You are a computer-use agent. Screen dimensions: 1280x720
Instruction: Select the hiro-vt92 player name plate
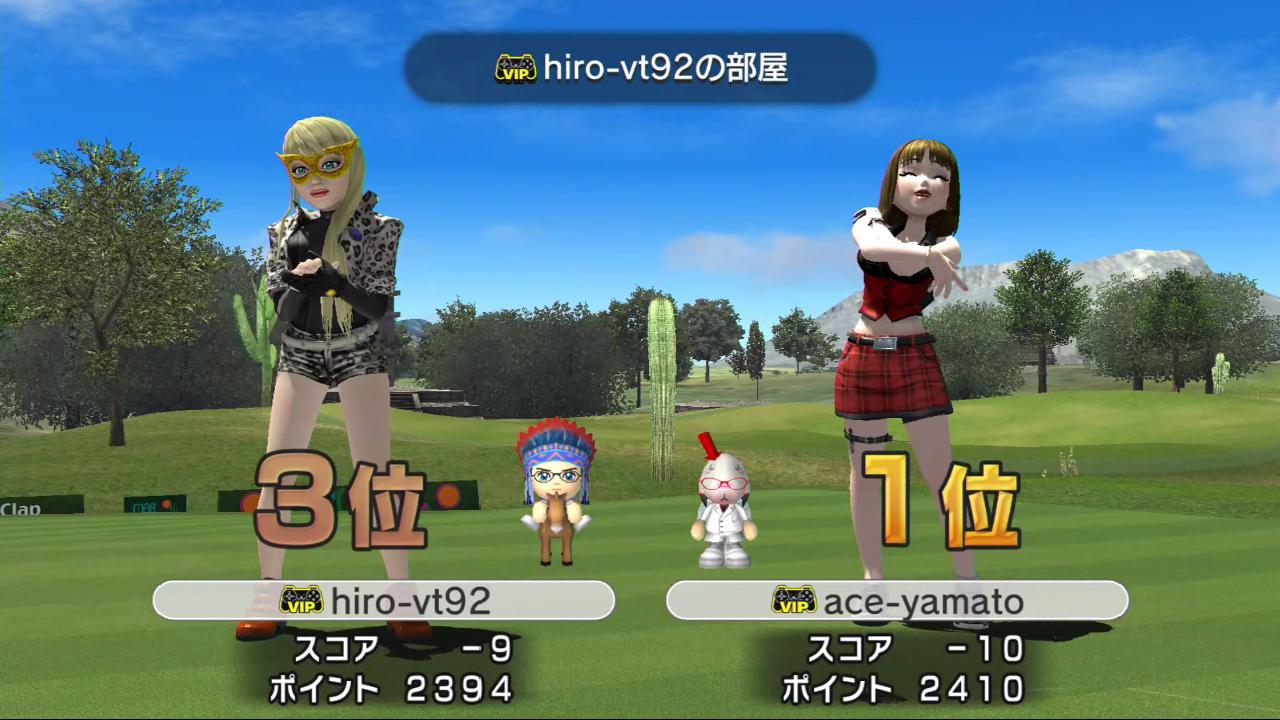pyautogui.click(x=383, y=600)
